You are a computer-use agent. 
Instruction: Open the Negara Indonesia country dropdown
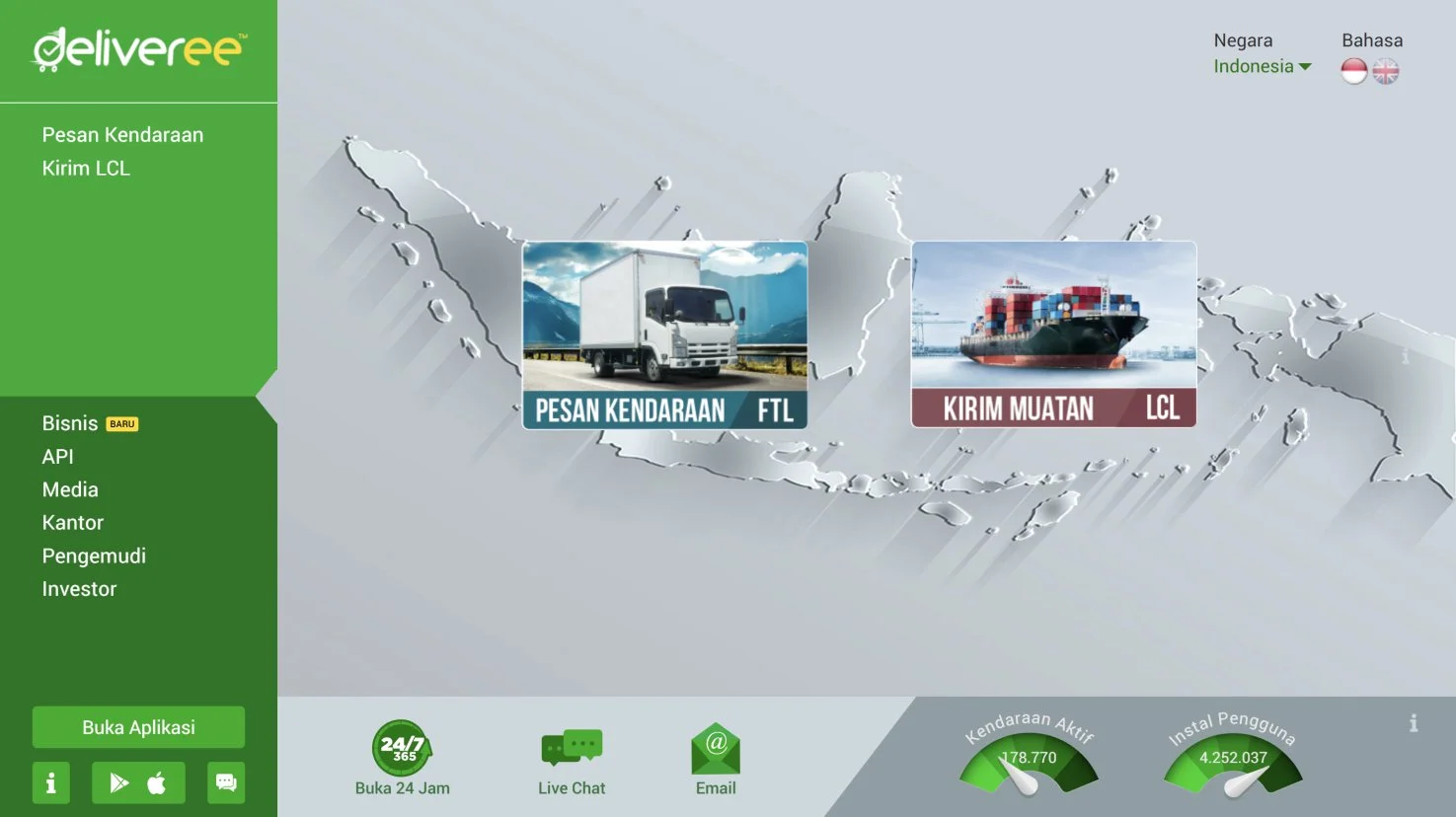pos(1263,67)
